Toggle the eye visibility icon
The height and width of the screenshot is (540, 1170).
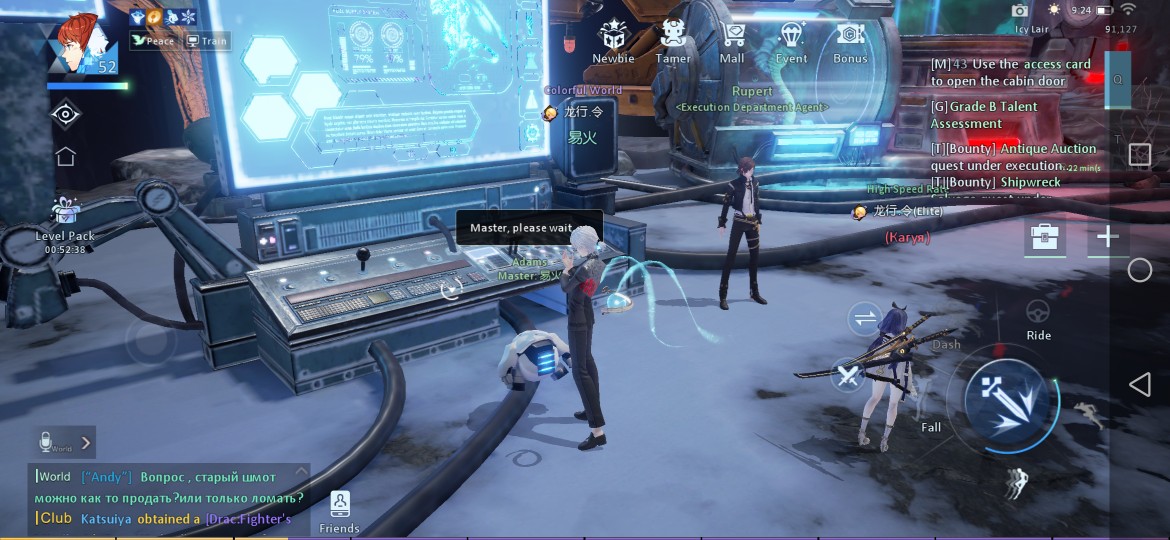point(66,114)
